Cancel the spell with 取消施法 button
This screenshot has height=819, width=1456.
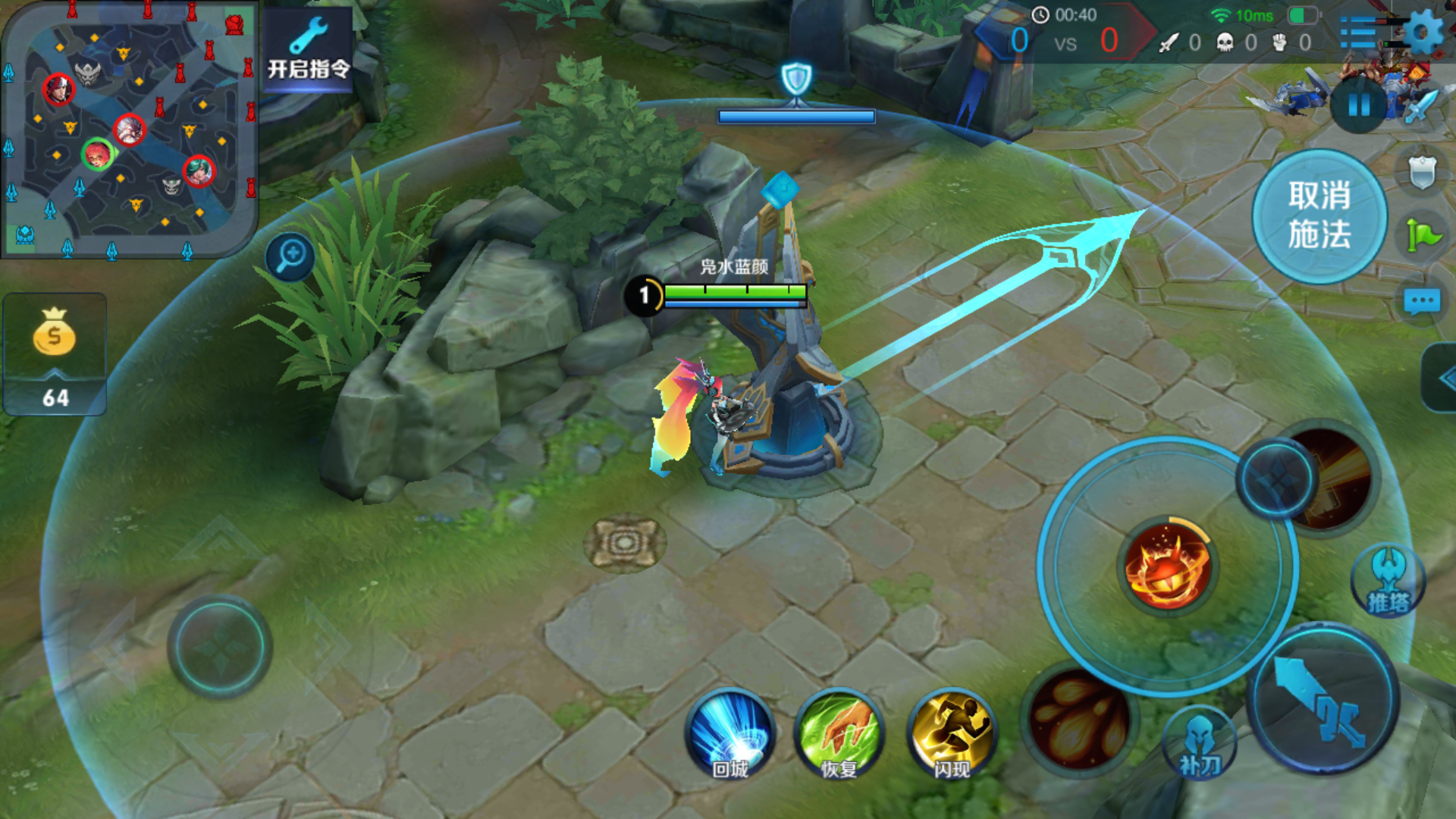pos(1319,216)
